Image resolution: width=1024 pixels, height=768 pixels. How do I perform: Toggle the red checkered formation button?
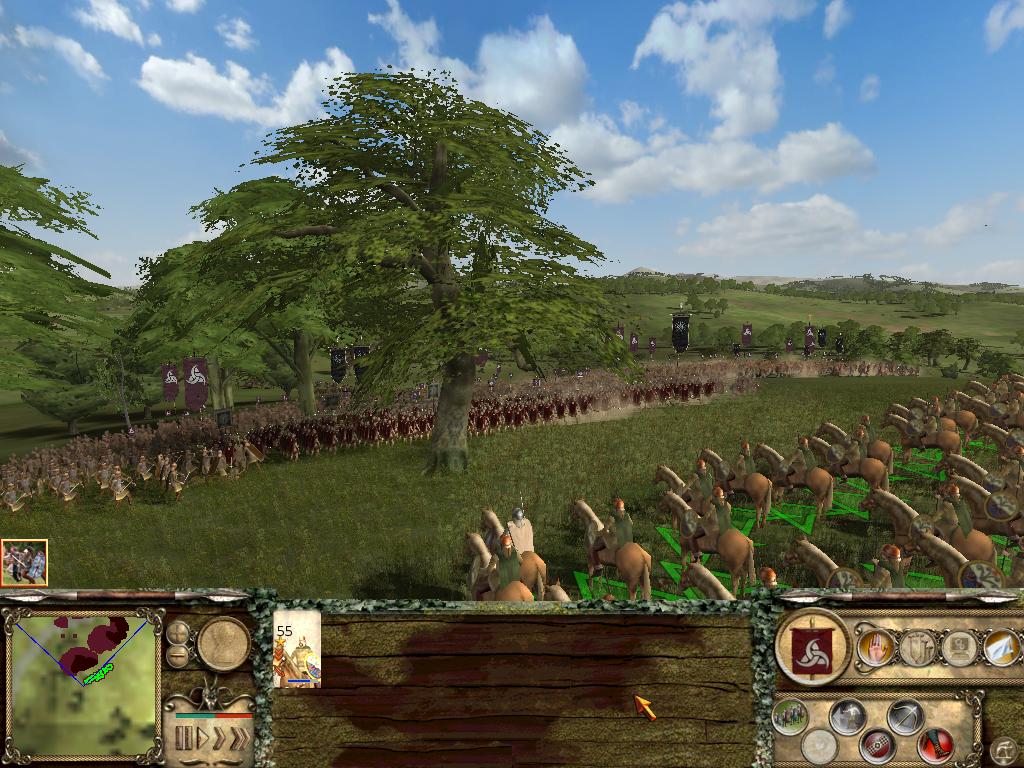click(877, 745)
